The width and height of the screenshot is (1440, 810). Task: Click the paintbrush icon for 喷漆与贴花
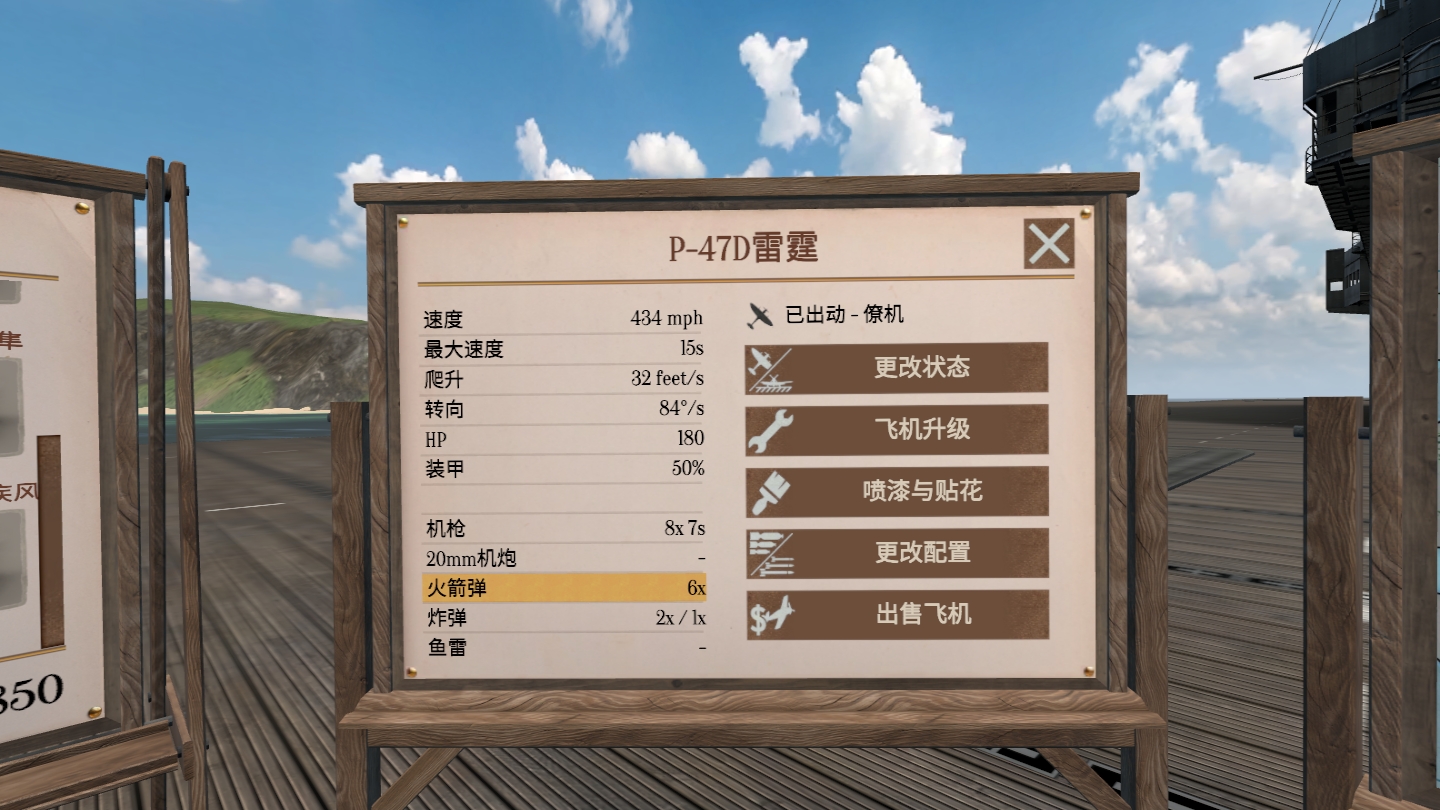[770, 492]
